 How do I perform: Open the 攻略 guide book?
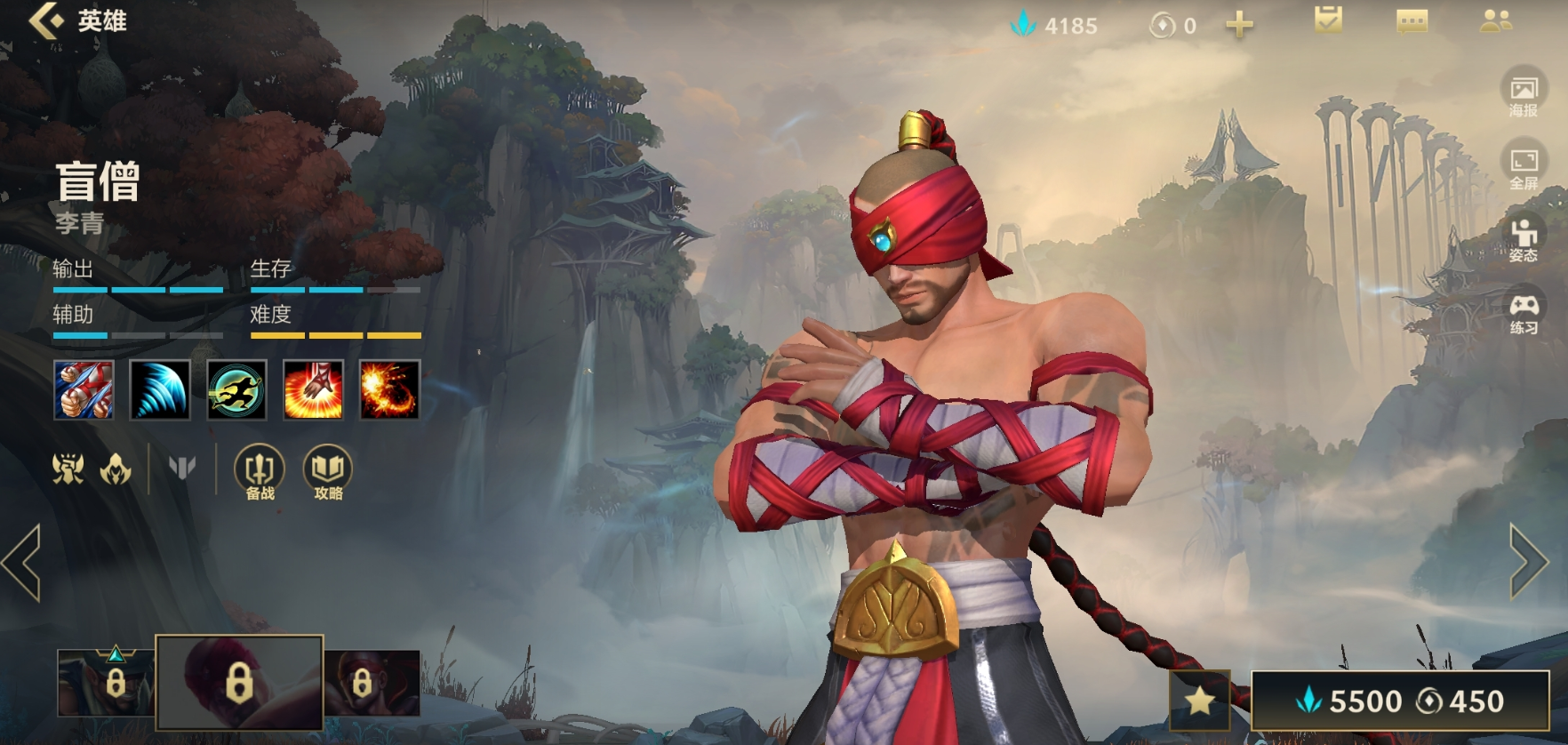point(328,472)
